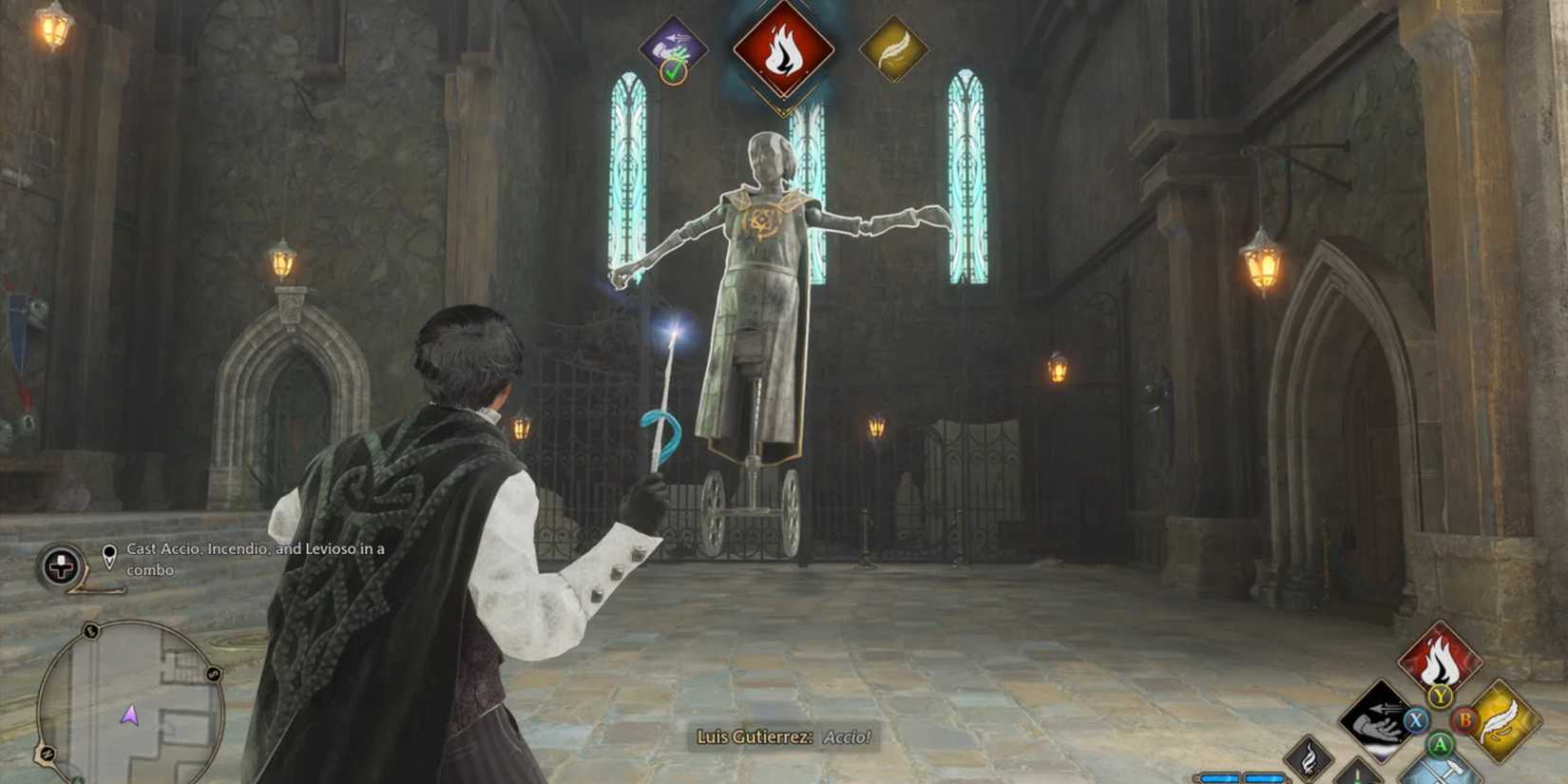Click the purple player arrow on the minimap
The height and width of the screenshot is (784, 1568).
128,715
